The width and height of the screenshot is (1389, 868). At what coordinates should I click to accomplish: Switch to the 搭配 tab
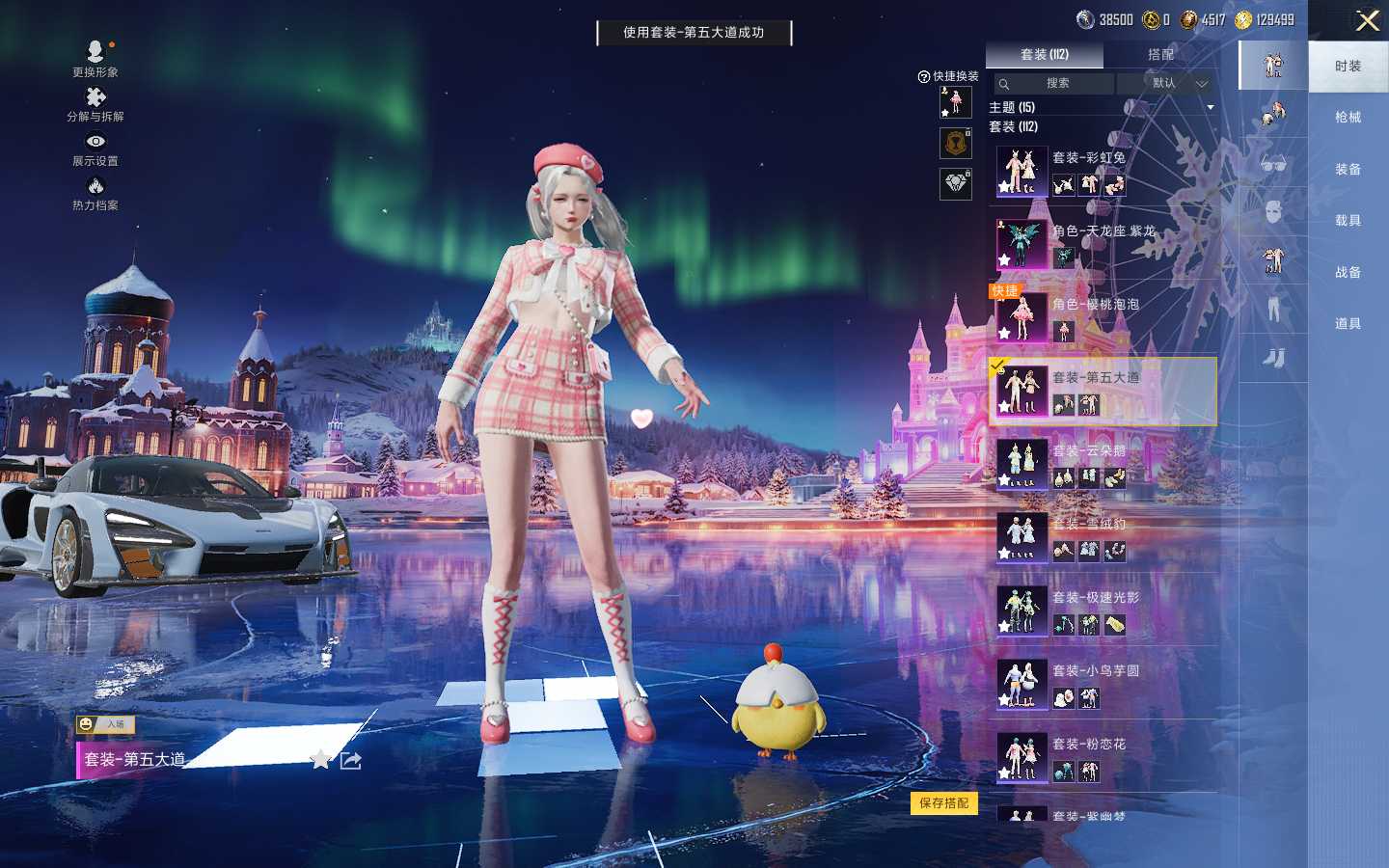coord(1160,55)
